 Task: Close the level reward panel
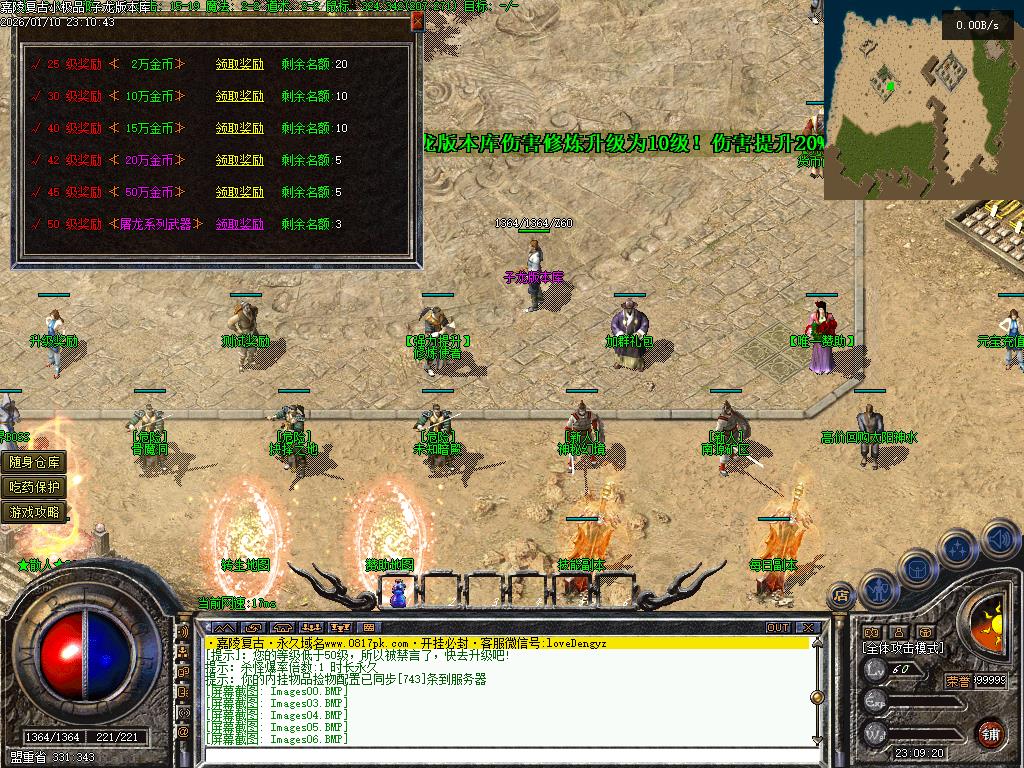coord(416,23)
